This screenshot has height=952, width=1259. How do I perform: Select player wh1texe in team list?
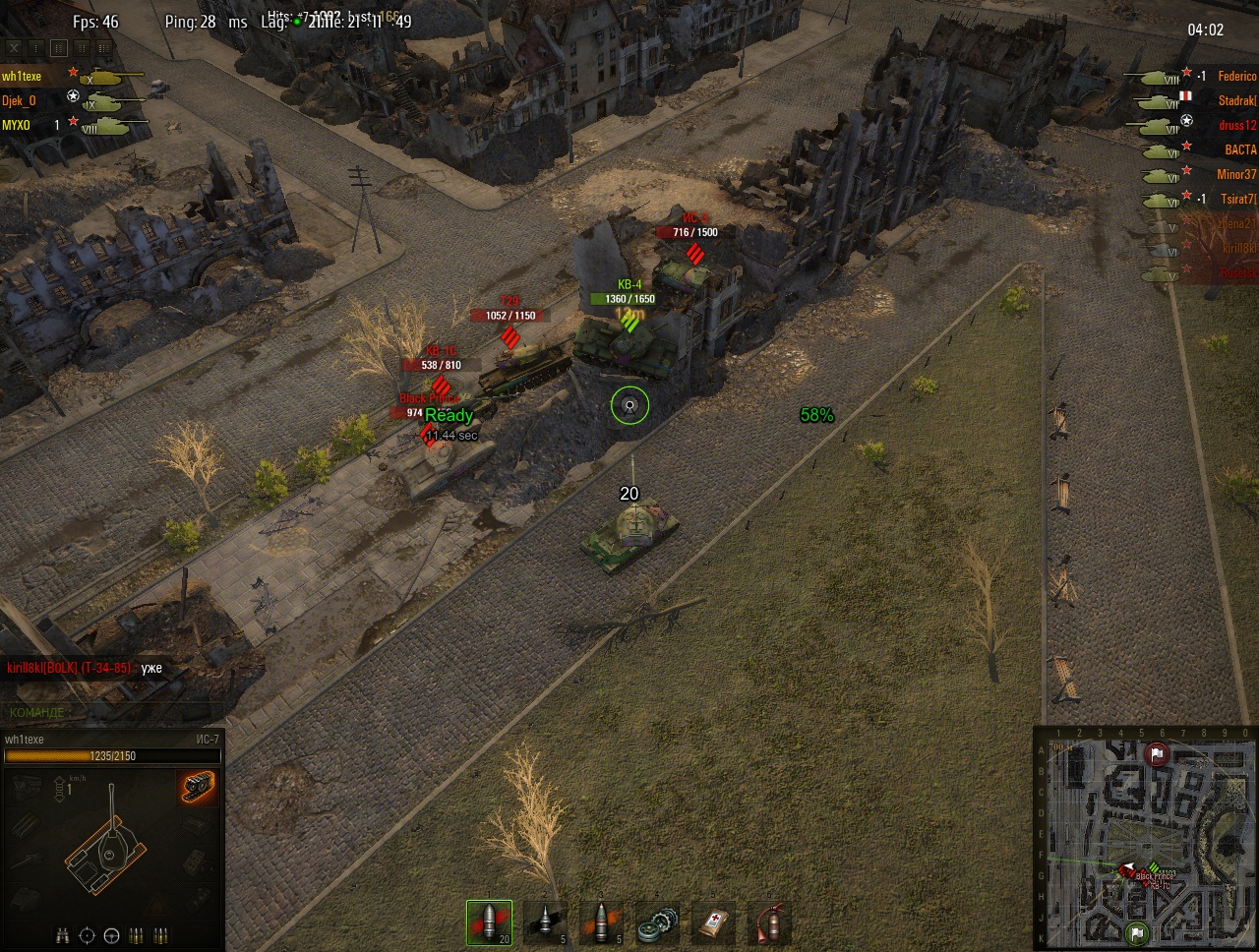tap(22, 76)
